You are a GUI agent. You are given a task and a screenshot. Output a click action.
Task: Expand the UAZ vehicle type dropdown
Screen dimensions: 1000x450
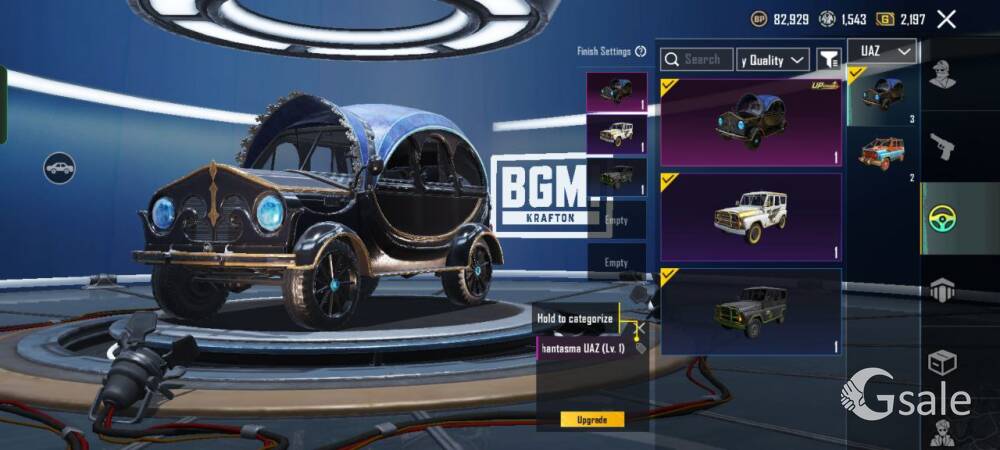881,51
